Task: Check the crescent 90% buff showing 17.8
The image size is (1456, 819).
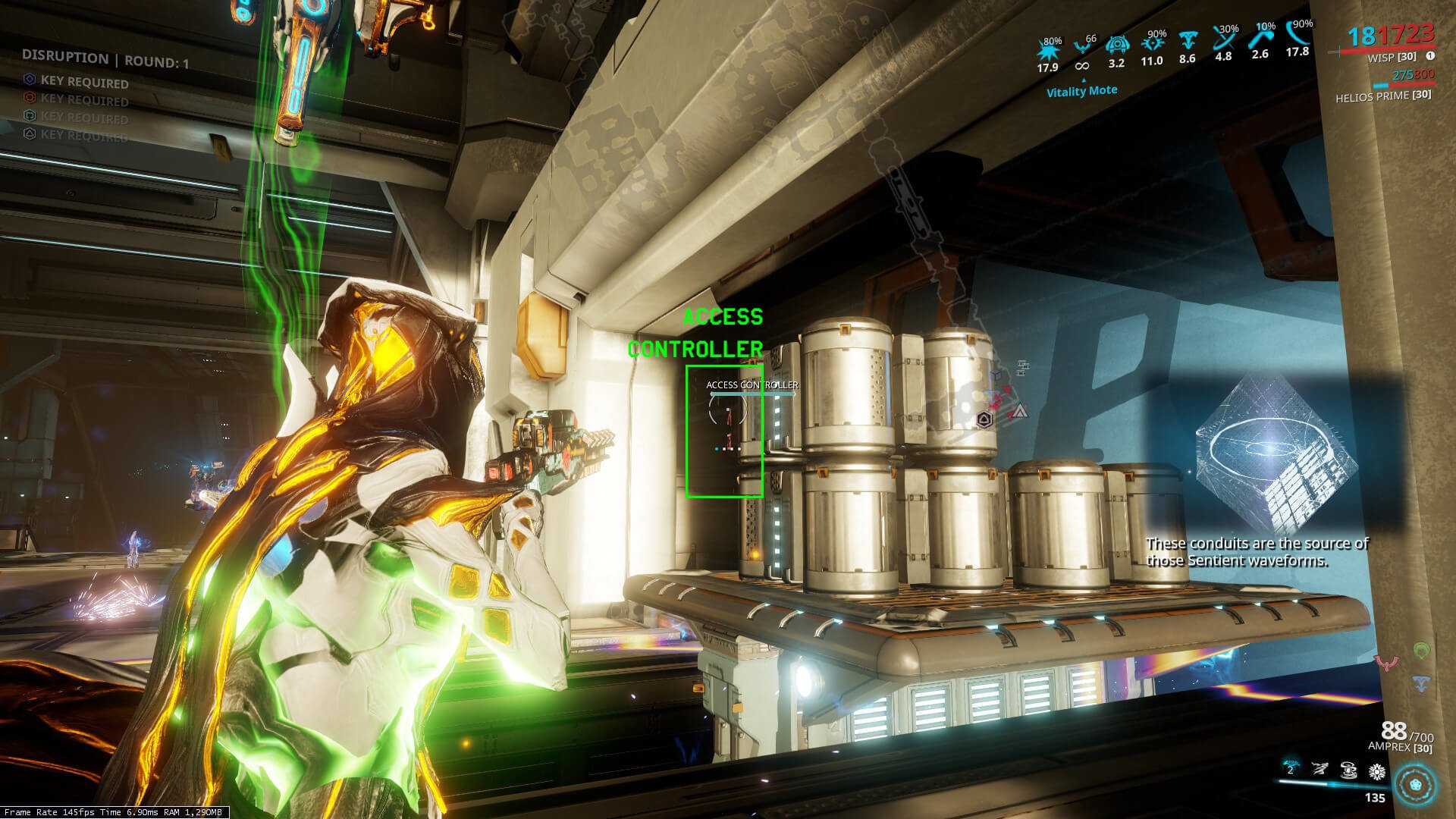Action: [1298, 35]
